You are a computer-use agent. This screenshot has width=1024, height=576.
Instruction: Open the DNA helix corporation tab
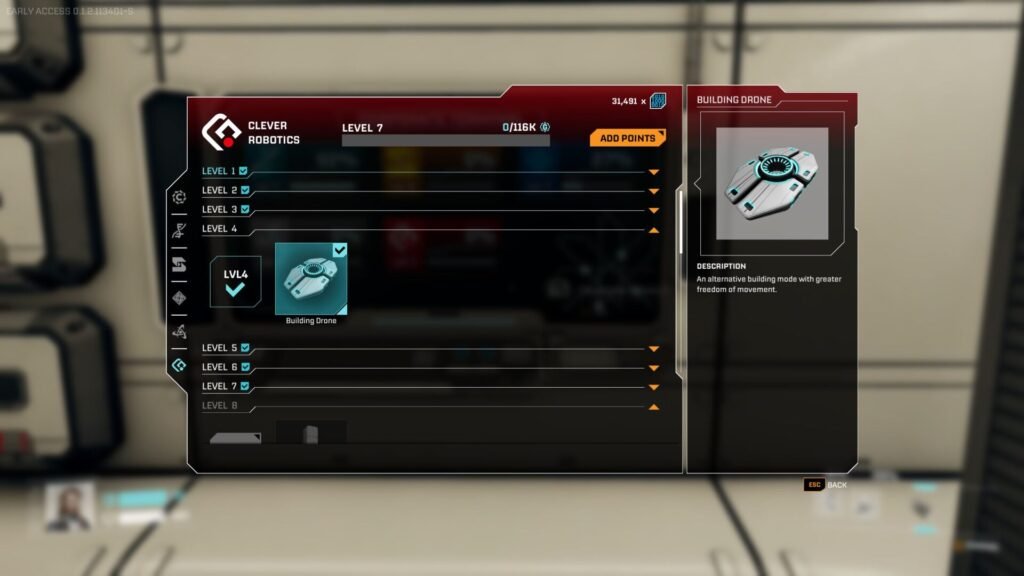(x=179, y=231)
